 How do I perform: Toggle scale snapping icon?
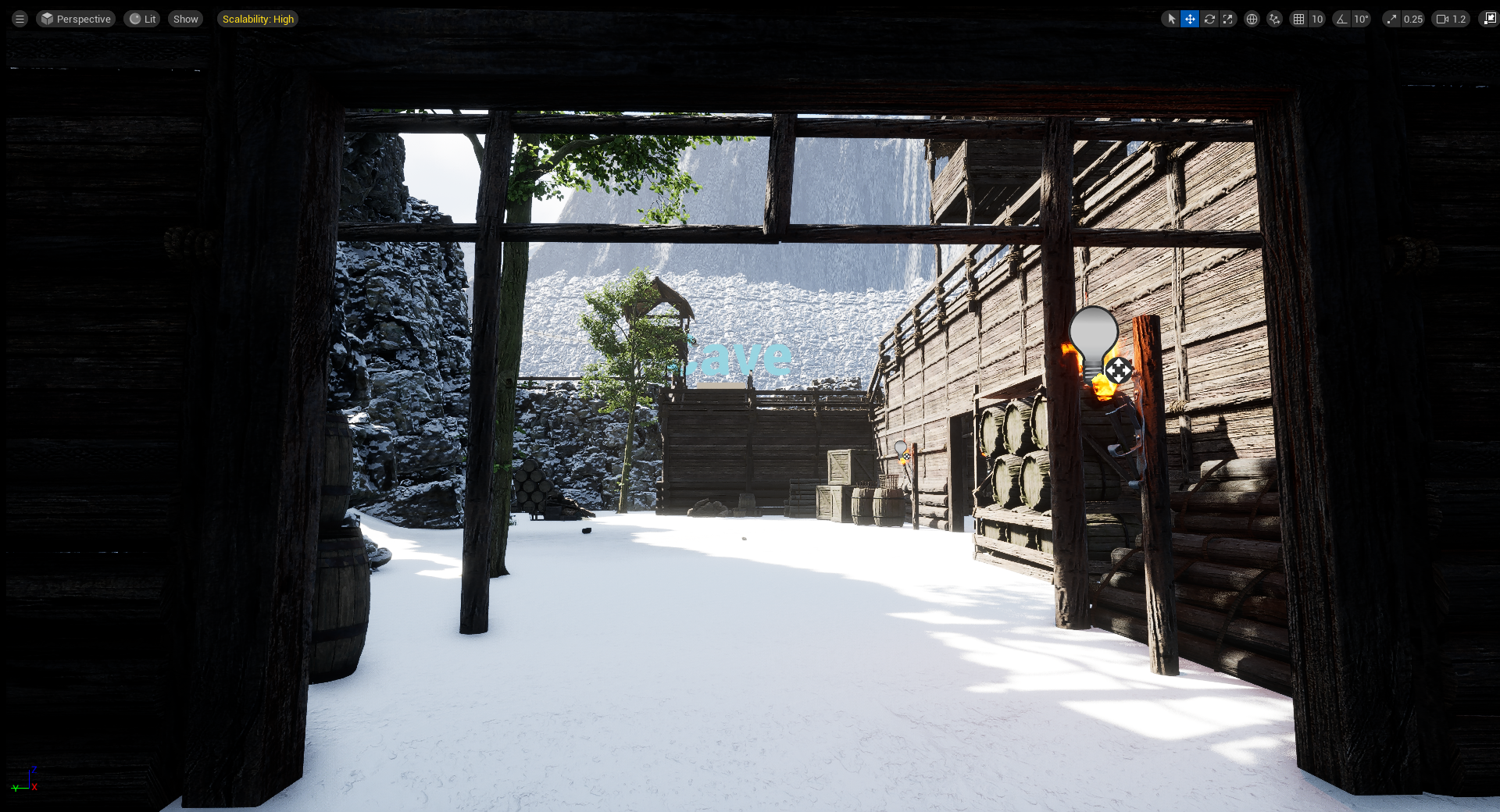(1391, 19)
